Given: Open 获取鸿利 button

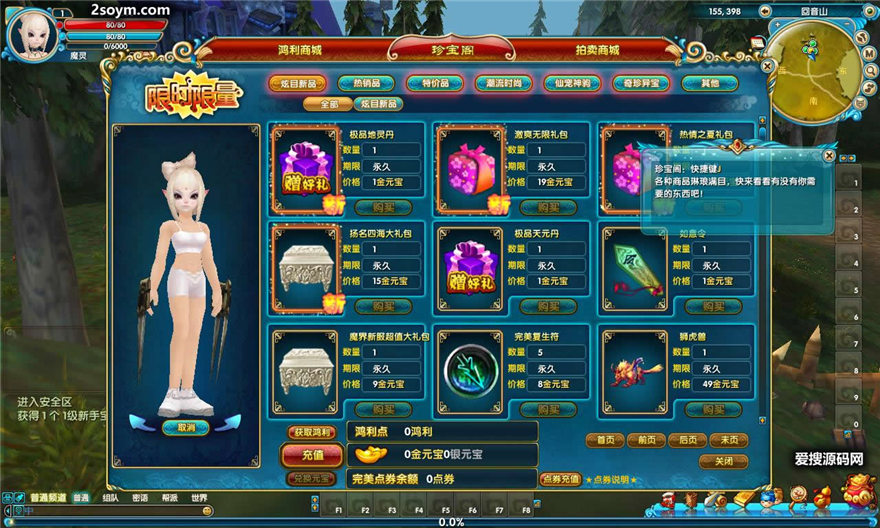Looking at the screenshot, I should (x=311, y=432).
